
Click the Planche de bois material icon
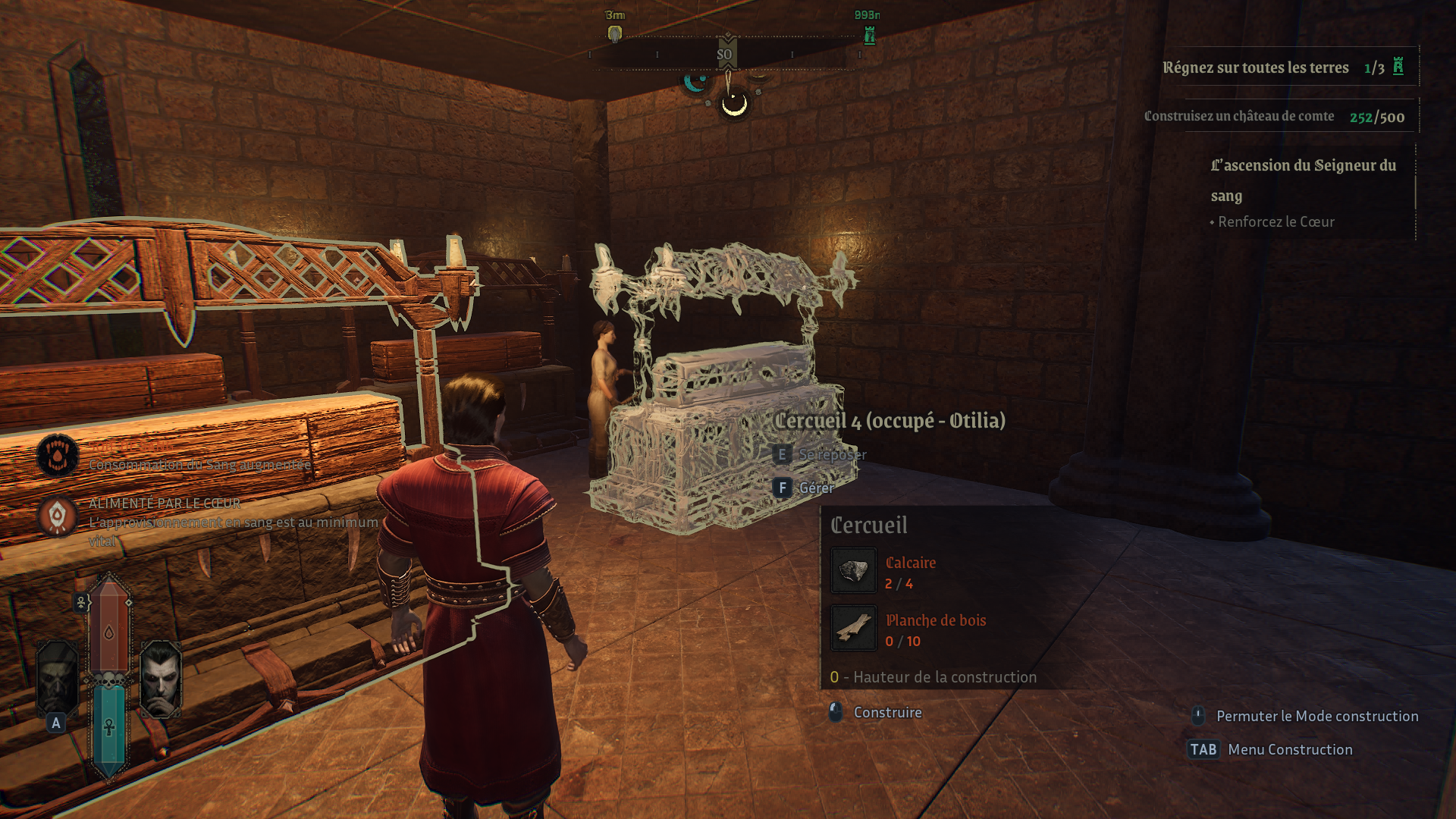pos(853,628)
